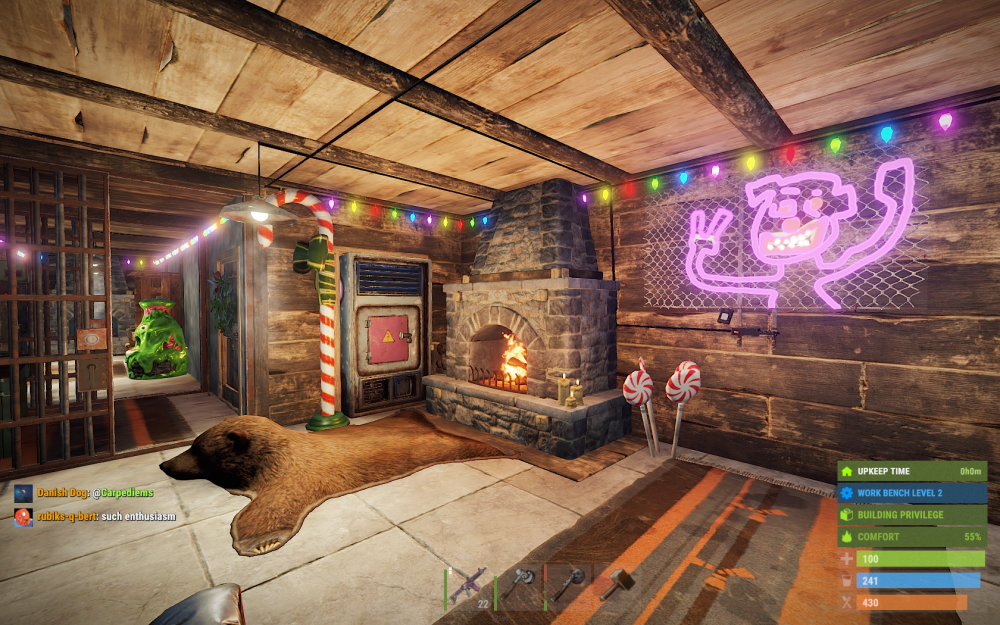Image resolution: width=1000 pixels, height=625 pixels.
Task: Select the purple assault rifle hotbar slot
Action: 468,585
